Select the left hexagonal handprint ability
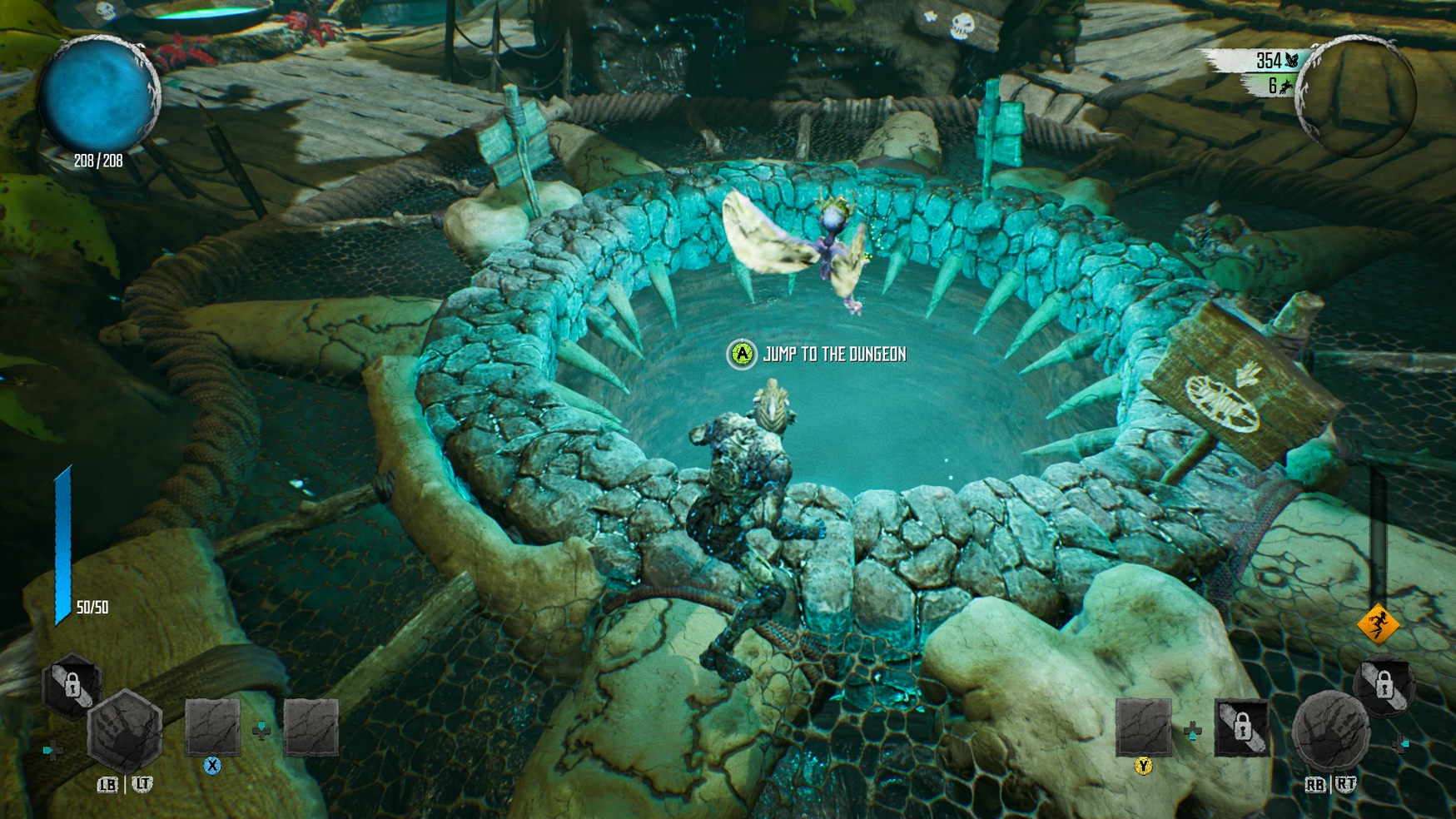Image resolution: width=1456 pixels, height=819 pixels. (x=124, y=732)
